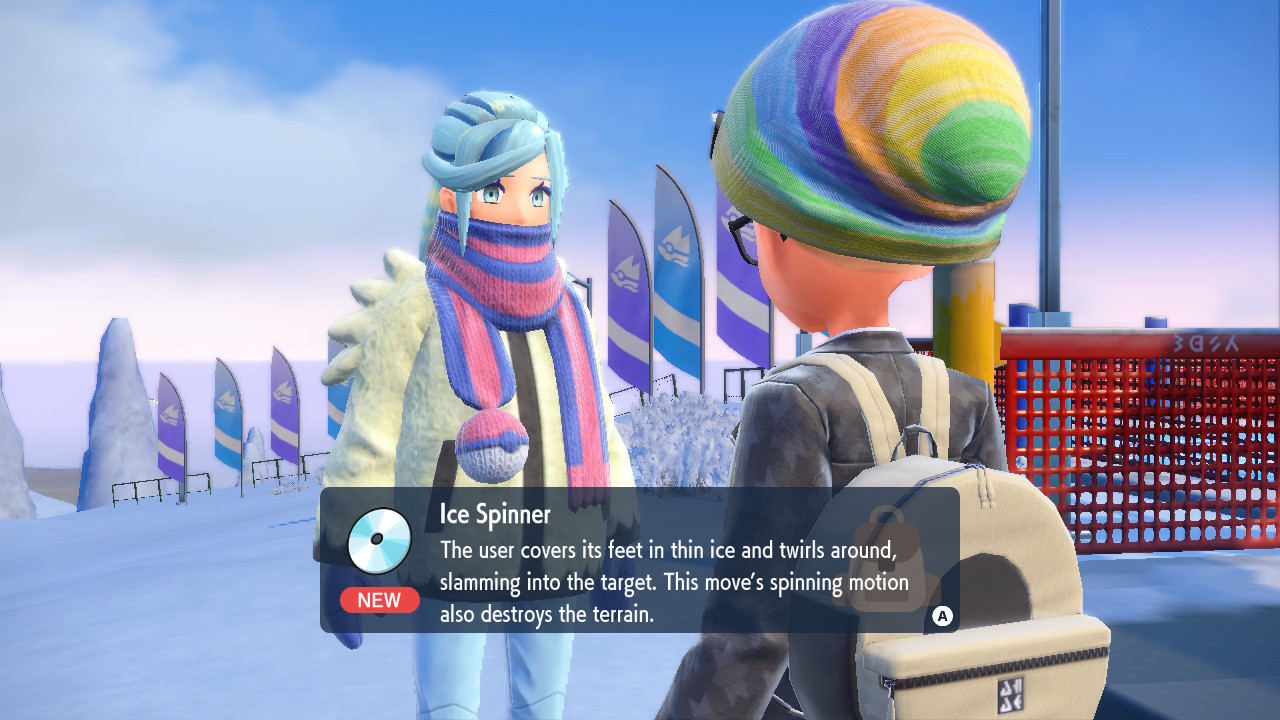Viewport: 1280px width, 720px height.
Task: Click the Ice Spinner TM disc icon
Action: (379, 541)
